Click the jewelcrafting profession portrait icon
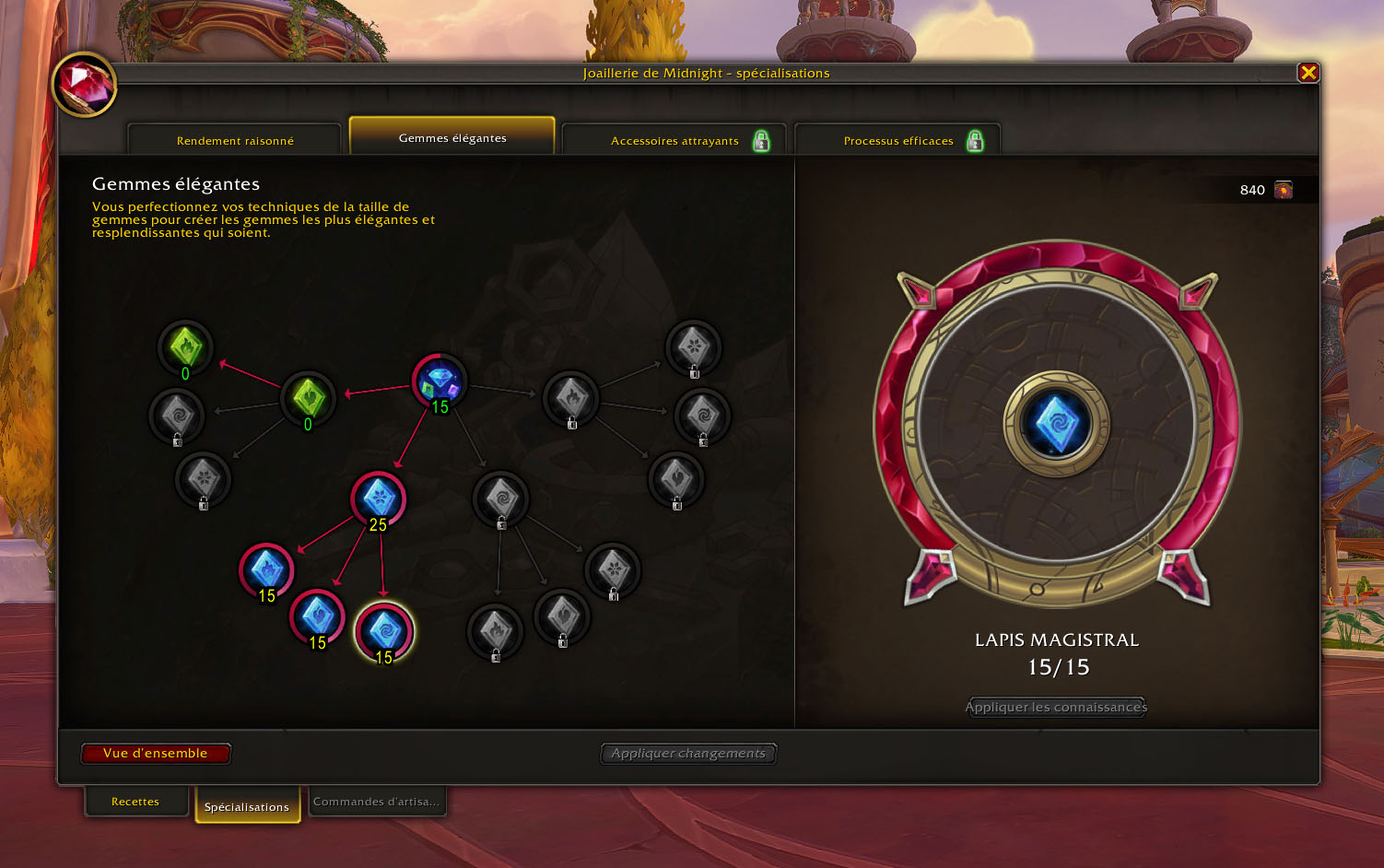Screen dimensions: 1384x868 [84, 85]
